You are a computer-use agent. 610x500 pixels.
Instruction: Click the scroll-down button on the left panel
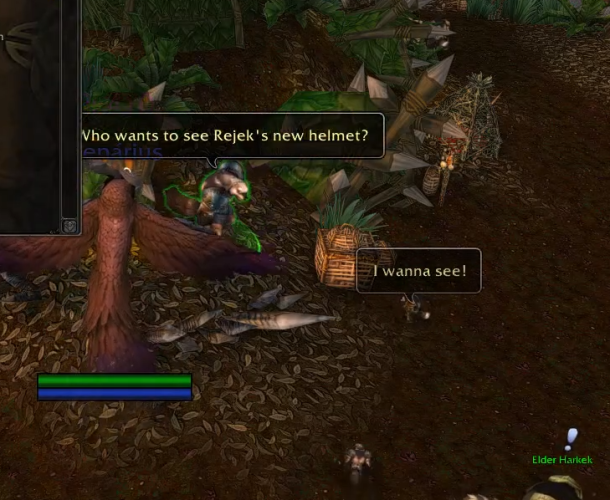[x=69, y=226]
